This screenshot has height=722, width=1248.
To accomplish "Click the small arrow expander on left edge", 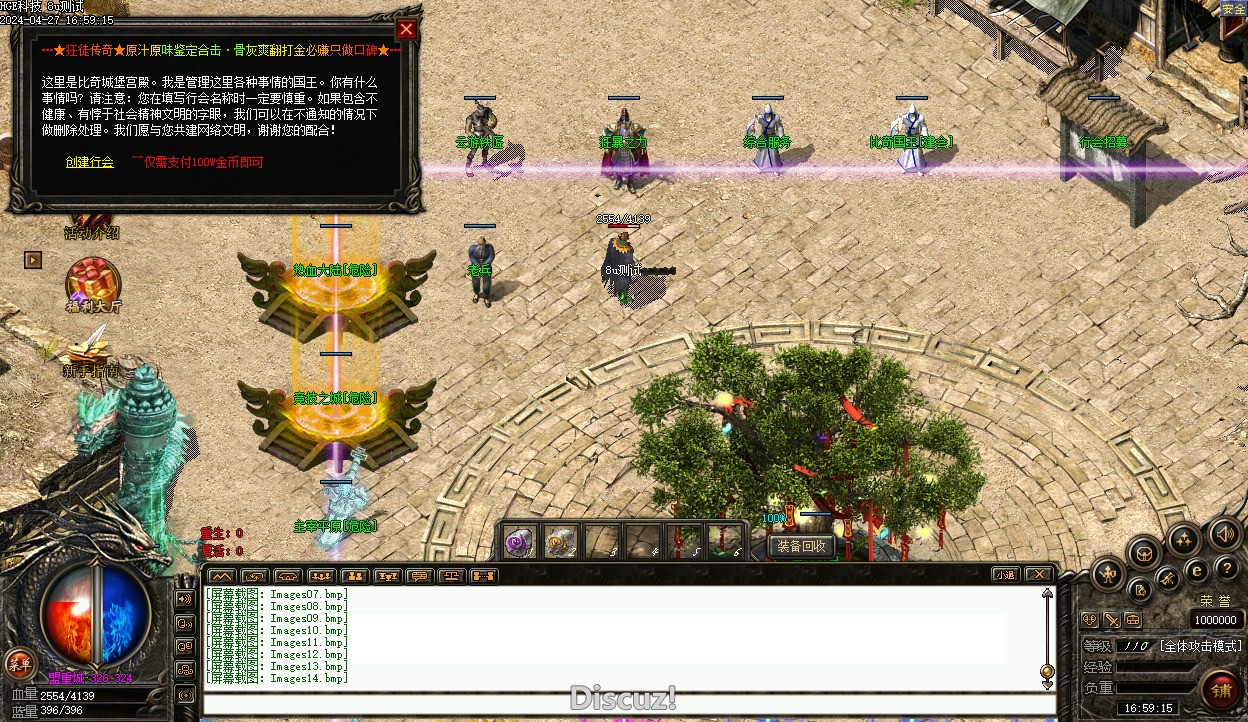I will (34, 260).
